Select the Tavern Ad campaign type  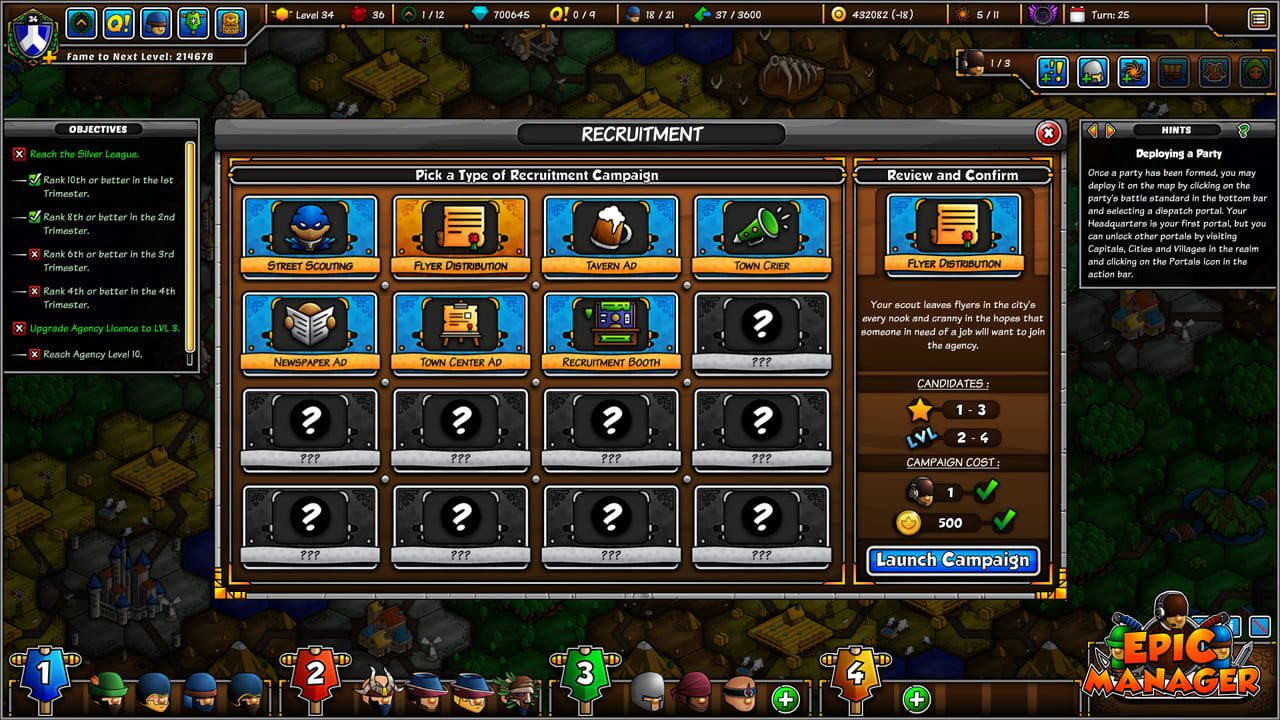click(x=611, y=232)
